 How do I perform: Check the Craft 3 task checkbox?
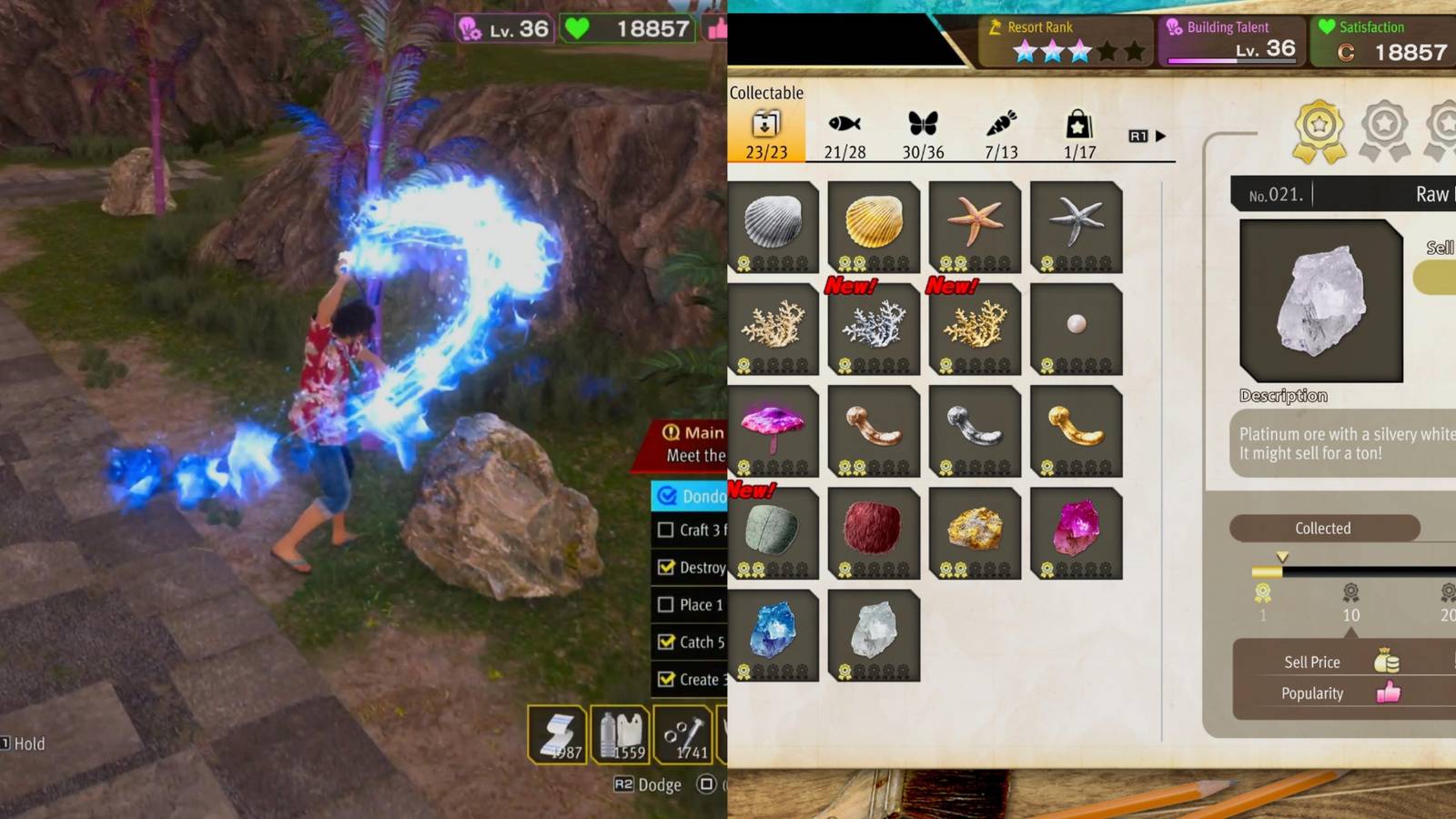[666, 531]
